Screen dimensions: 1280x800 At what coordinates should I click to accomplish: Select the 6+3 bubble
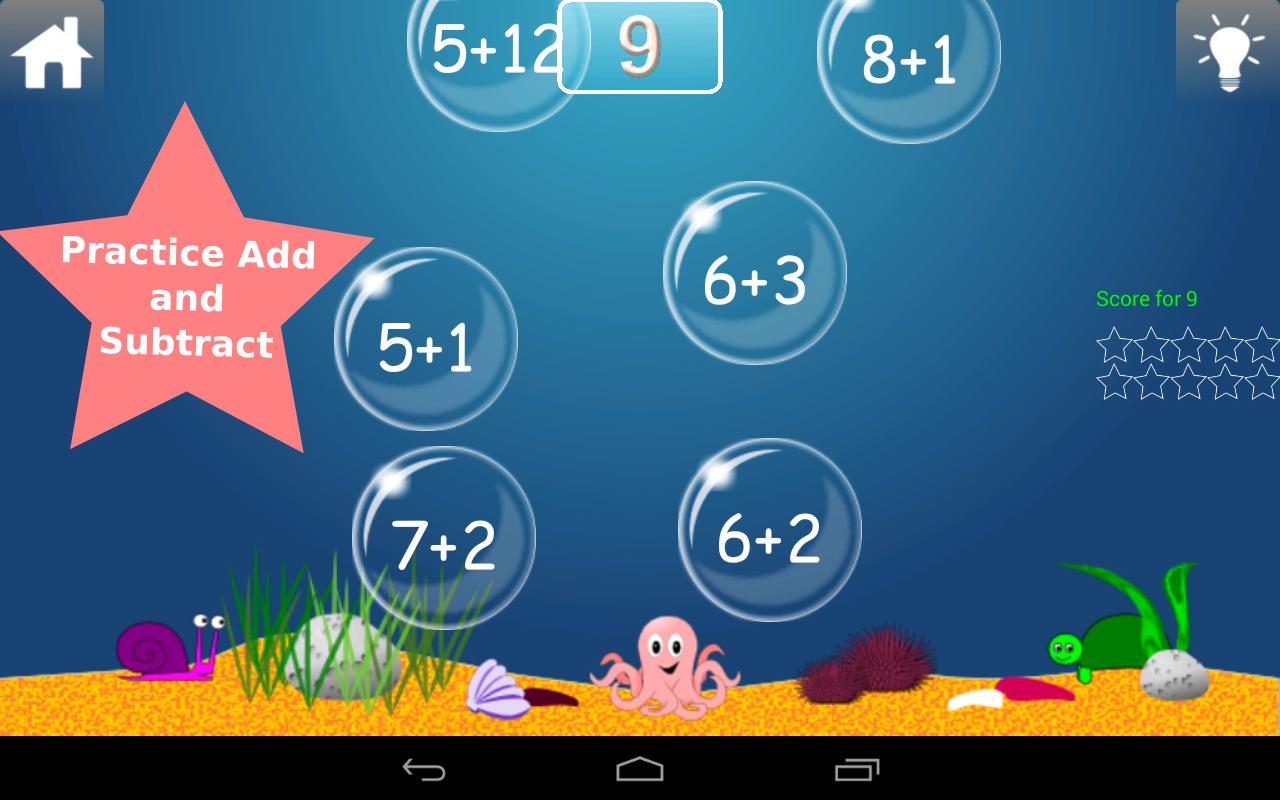(755, 280)
